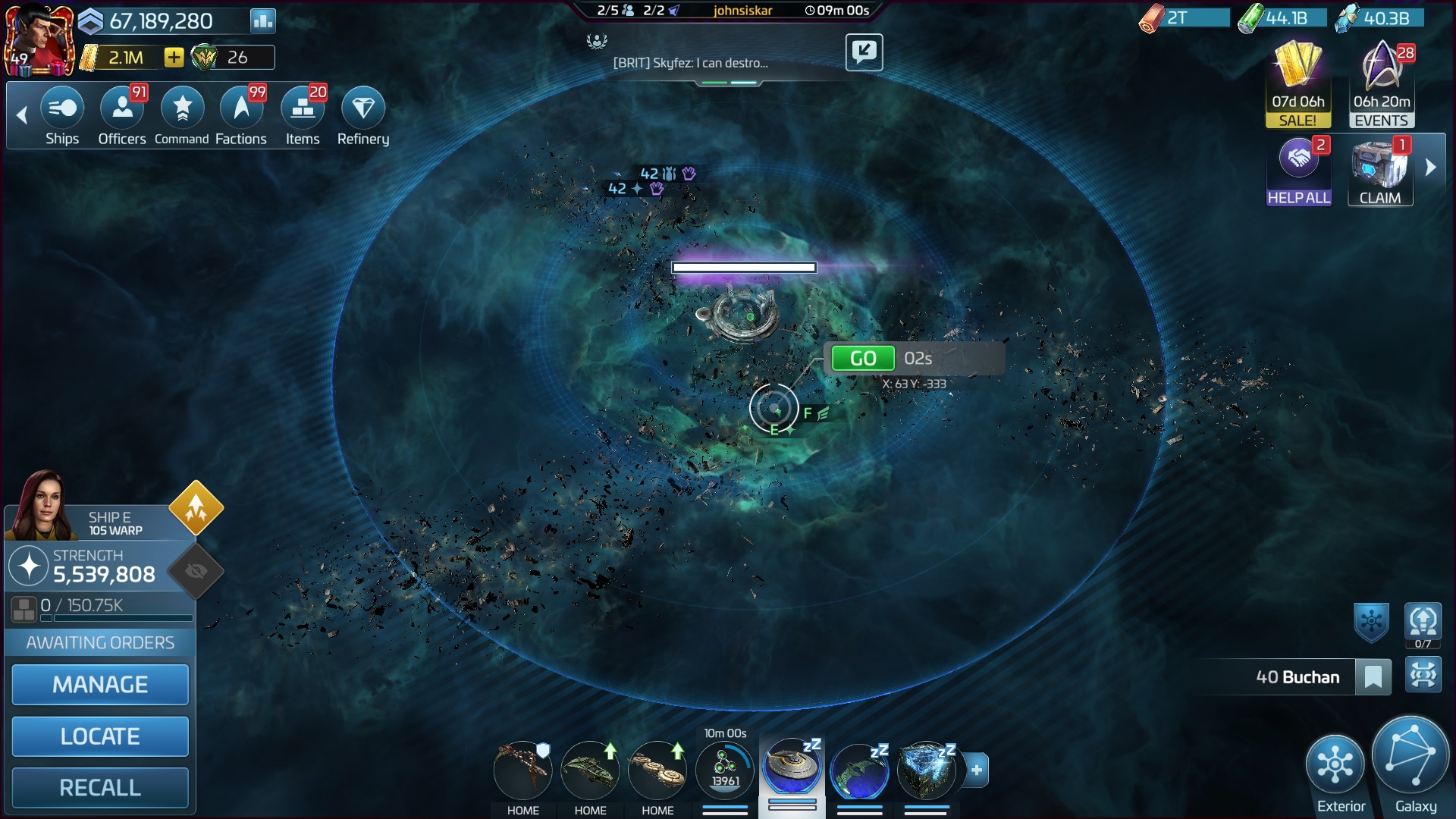Bookmark the 40 Buchan system
The height and width of the screenshot is (819, 1456).
point(1375,676)
